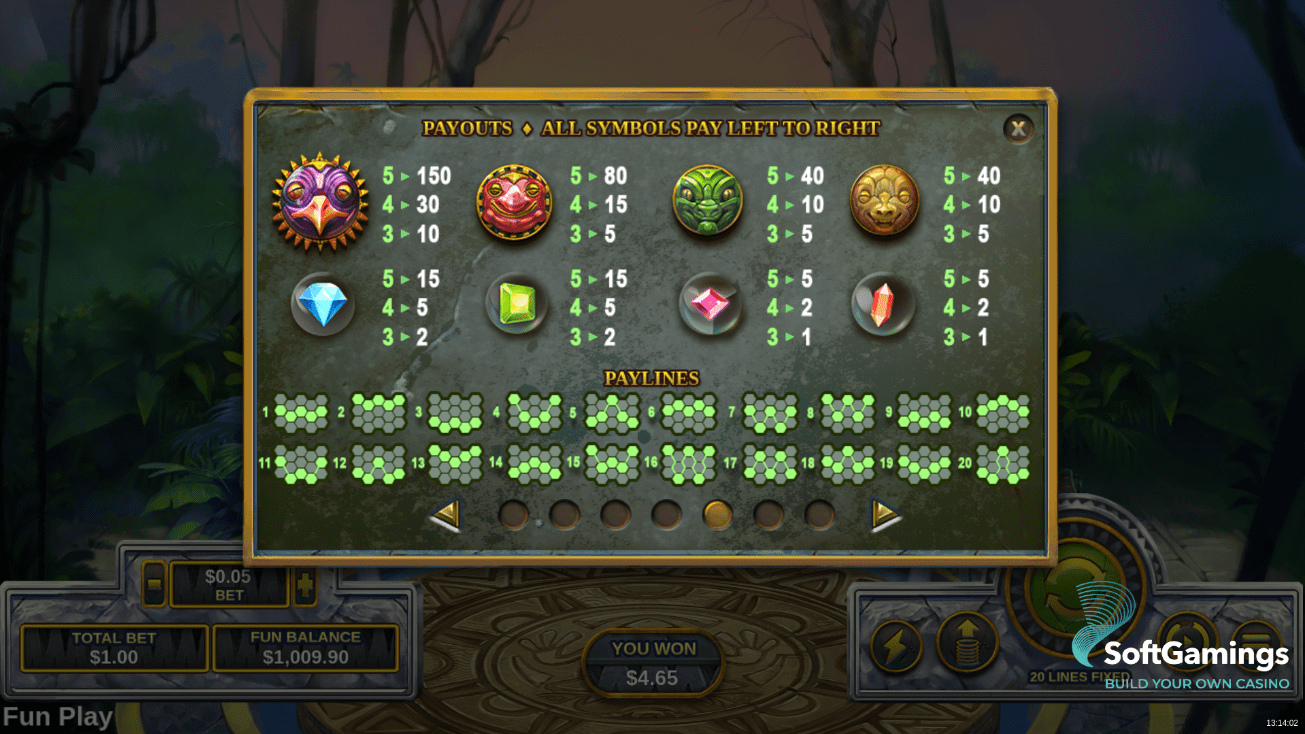The image size is (1305, 734).
Task: Go to the previous paytable page
Action: coord(445,515)
